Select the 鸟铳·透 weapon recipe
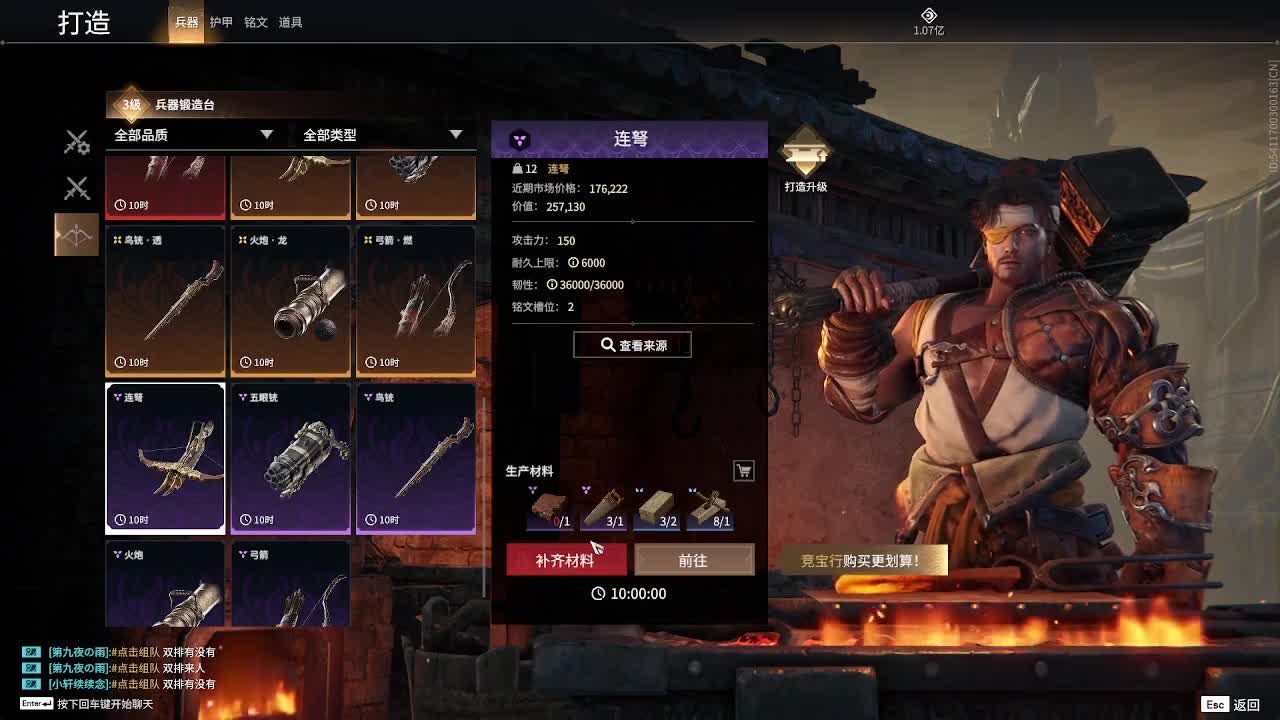 coord(165,301)
